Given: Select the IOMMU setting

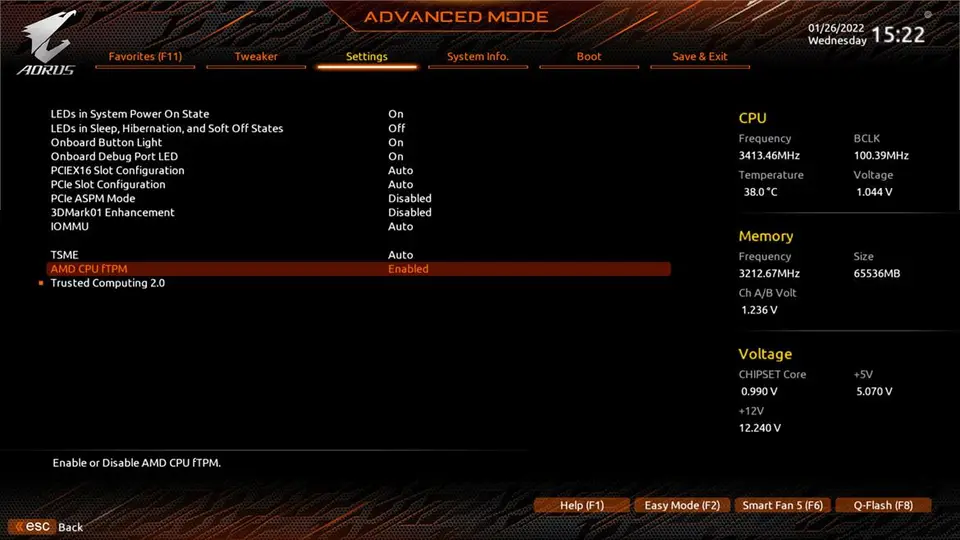Looking at the screenshot, I should point(69,227).
